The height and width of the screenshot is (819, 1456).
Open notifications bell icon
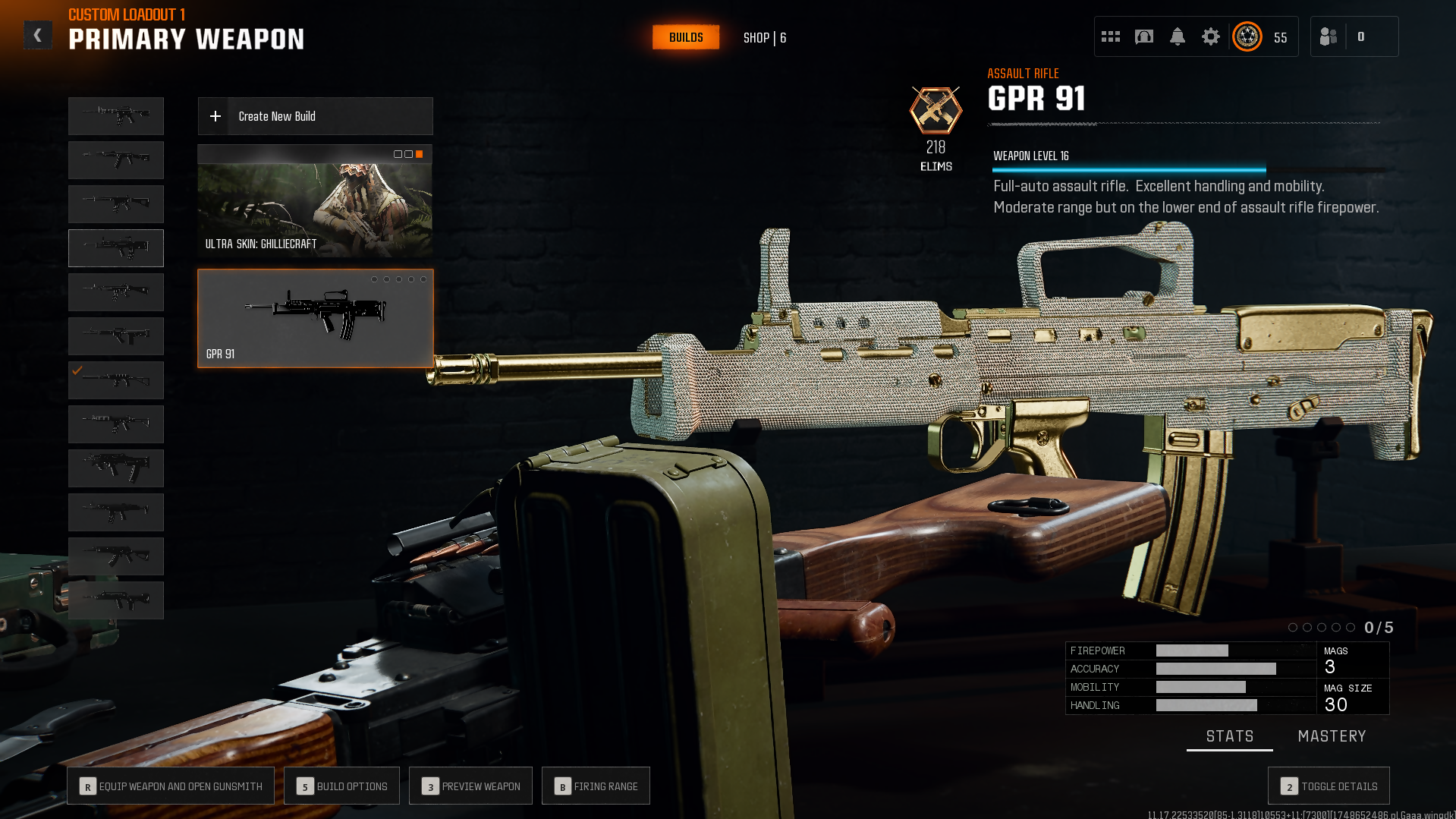tap(1178, 36)
